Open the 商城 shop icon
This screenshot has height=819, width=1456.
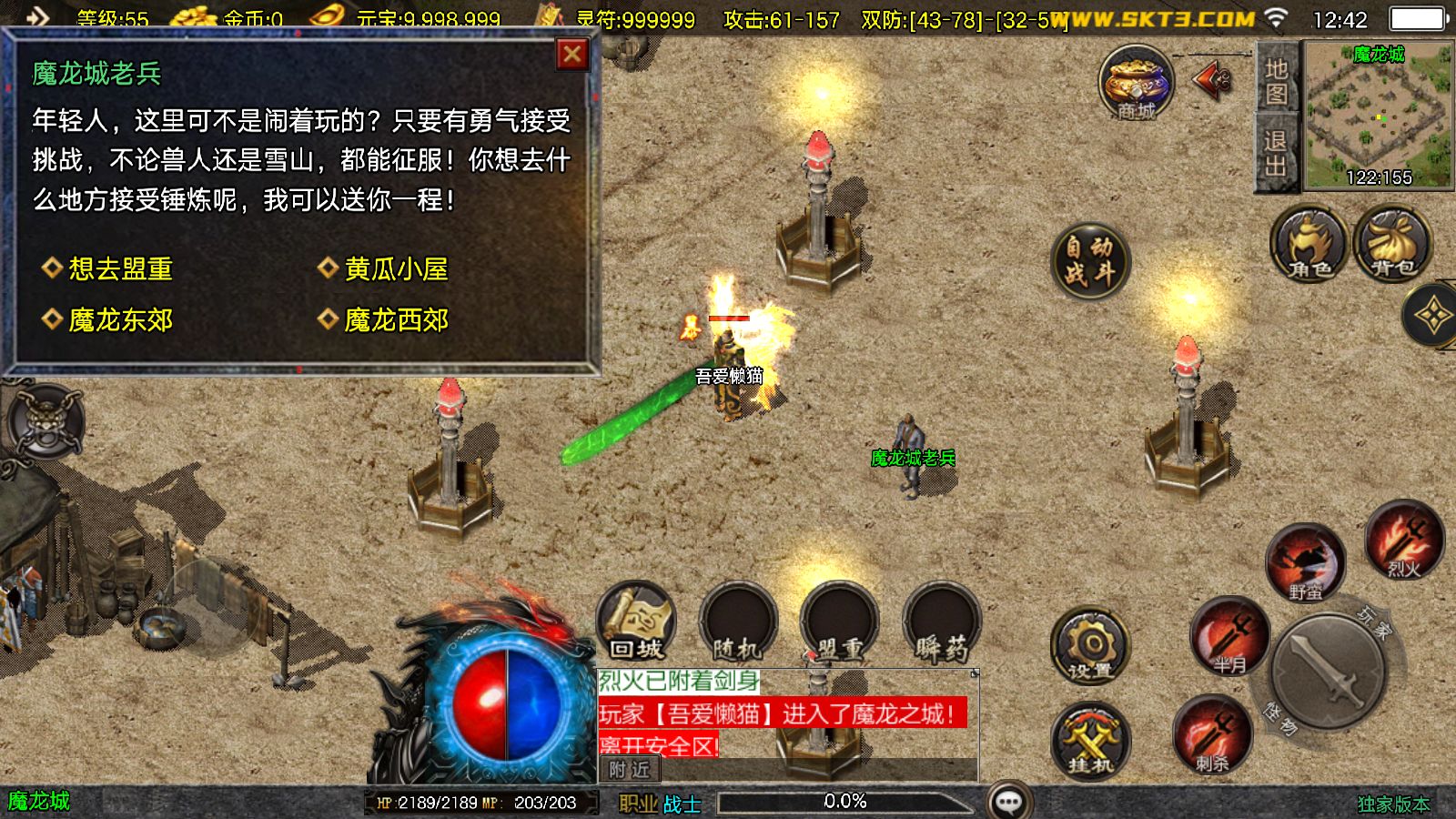[x=1135, y=86]
